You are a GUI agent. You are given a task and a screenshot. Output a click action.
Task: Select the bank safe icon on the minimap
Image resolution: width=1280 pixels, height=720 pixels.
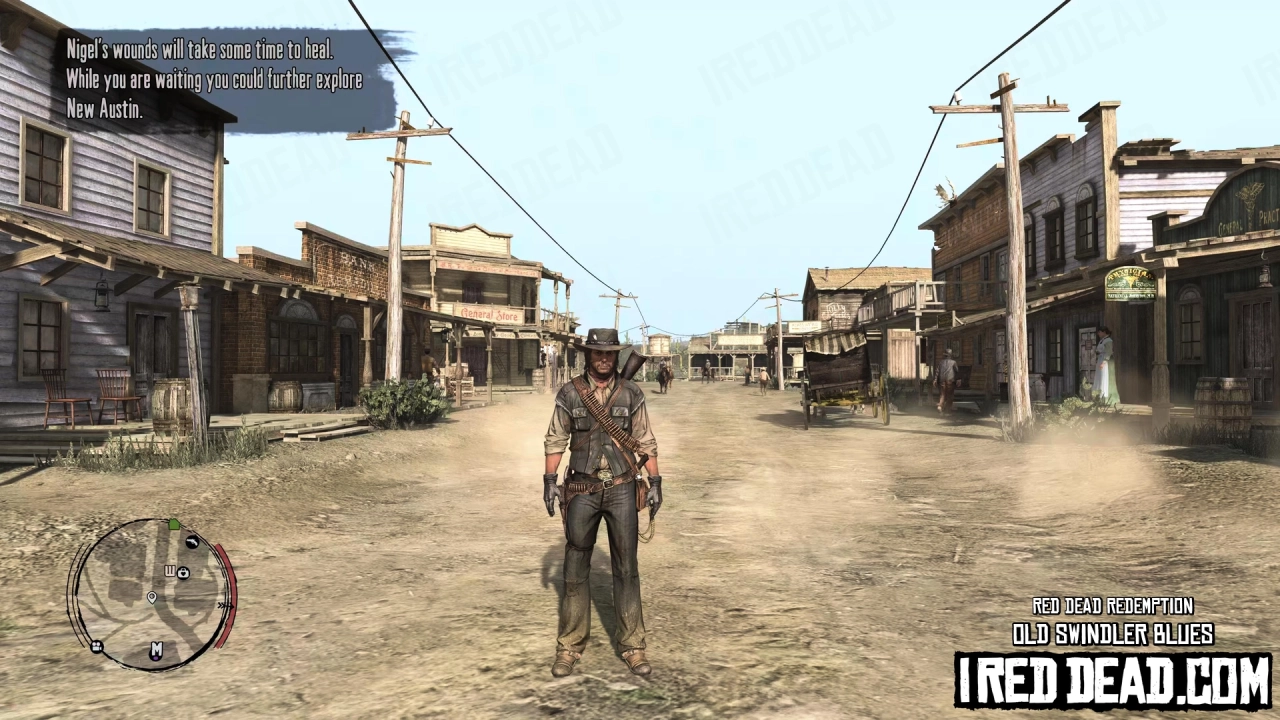coord(183,573)
